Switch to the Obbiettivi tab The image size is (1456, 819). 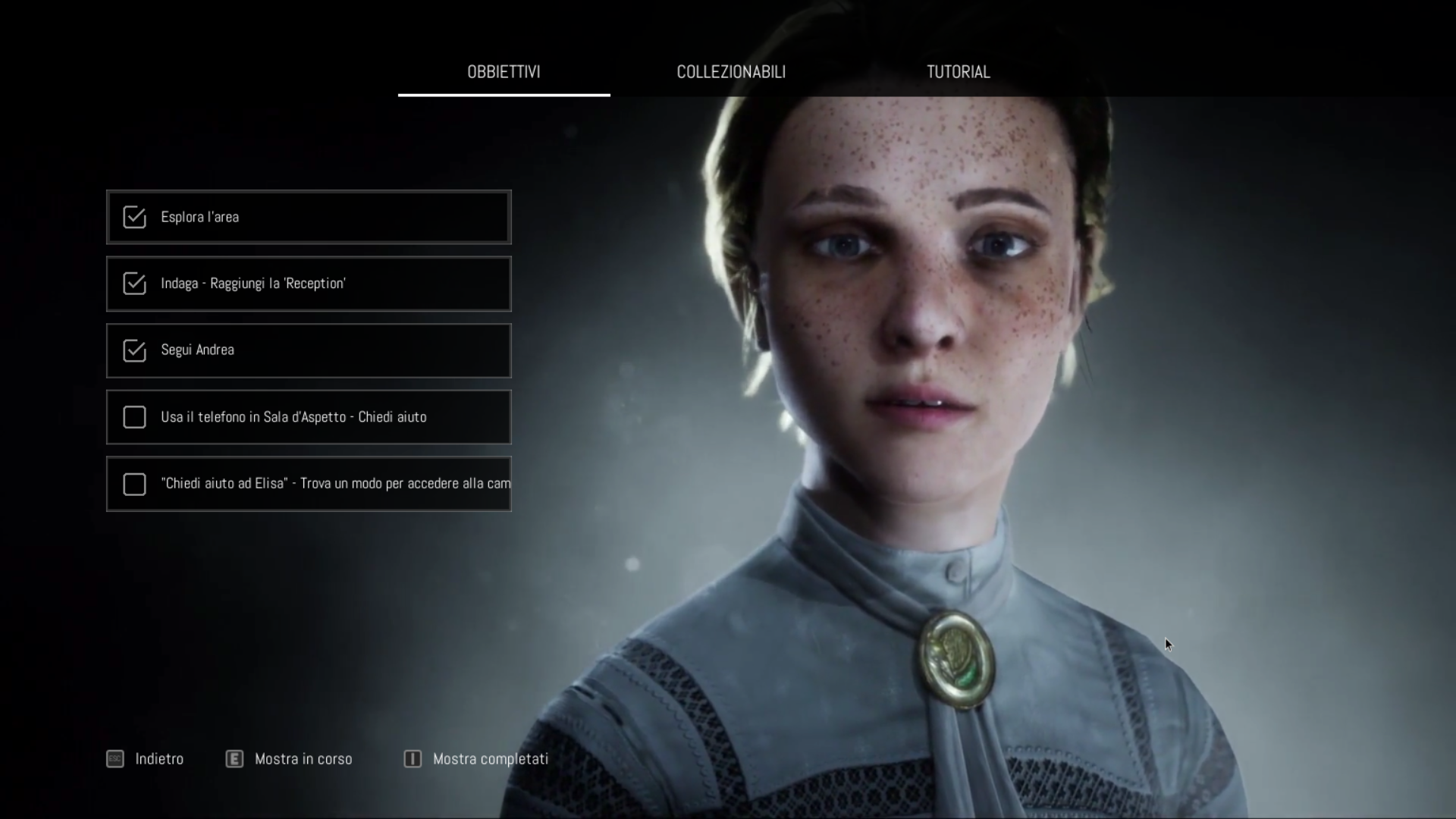click(x=504, y=72)
